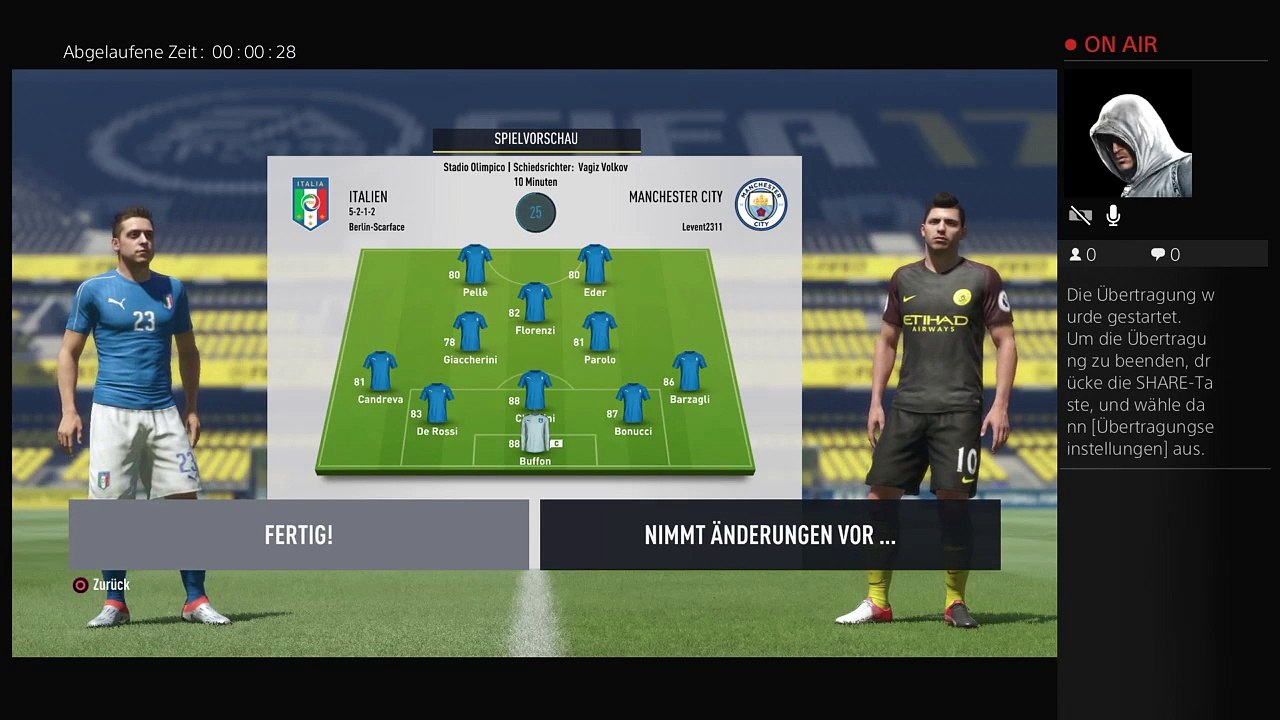The image size is (1280, 720).
Task: Select Eder on the formation pitch
Action: pos(594,265)
